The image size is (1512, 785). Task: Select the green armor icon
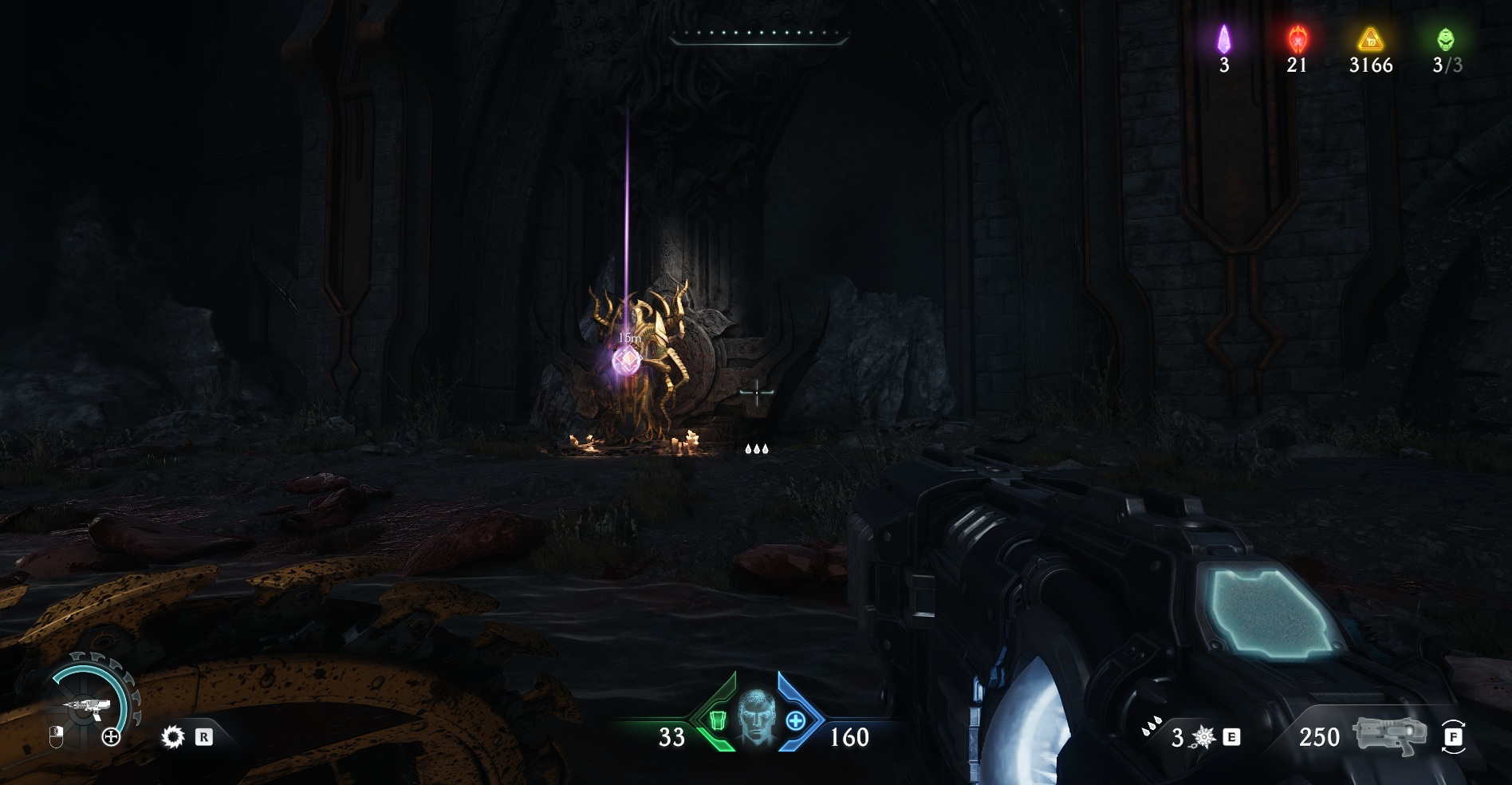[x=718, y=721]
